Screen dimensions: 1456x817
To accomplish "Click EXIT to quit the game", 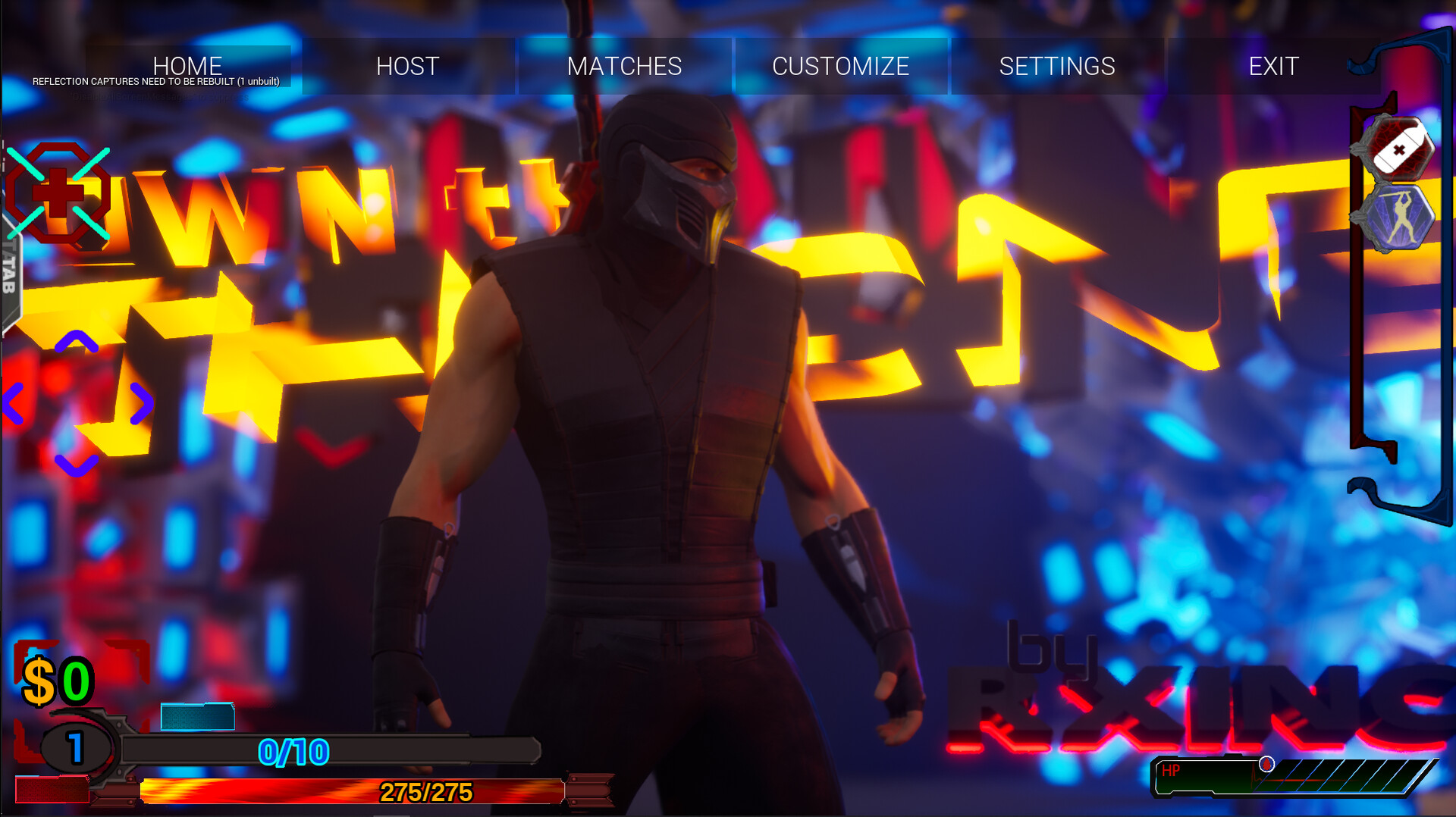I will pos(1274,67).
